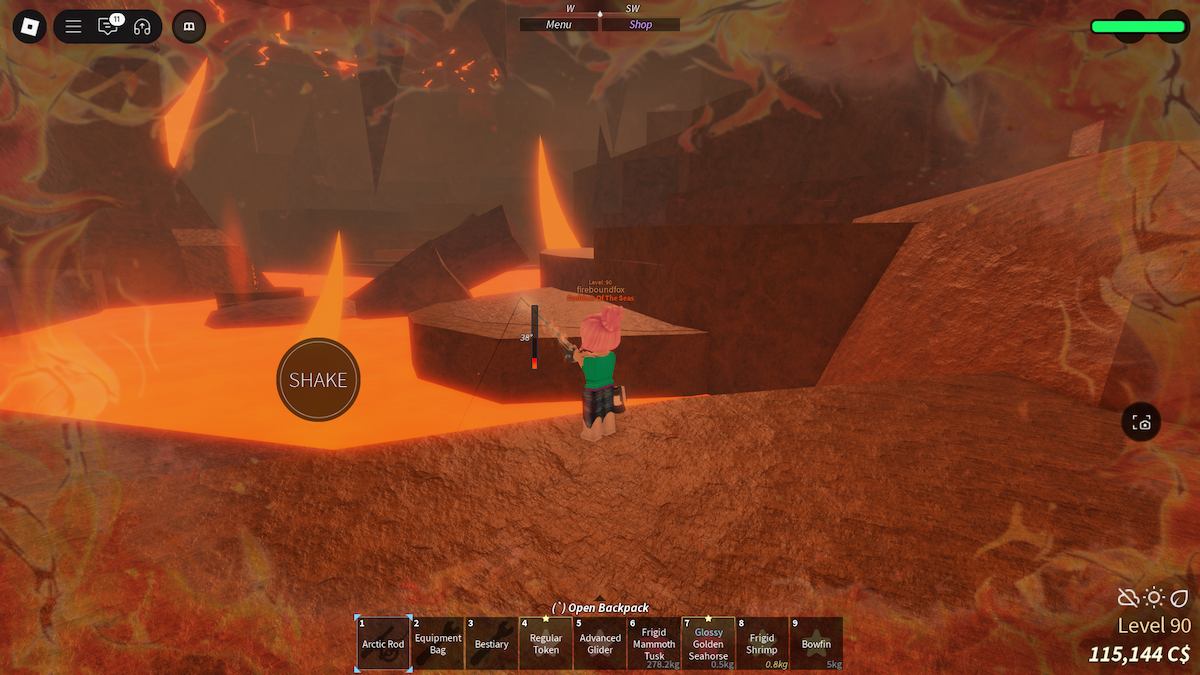Select the Bowfin hotbar slot

[x=816, y=642]
